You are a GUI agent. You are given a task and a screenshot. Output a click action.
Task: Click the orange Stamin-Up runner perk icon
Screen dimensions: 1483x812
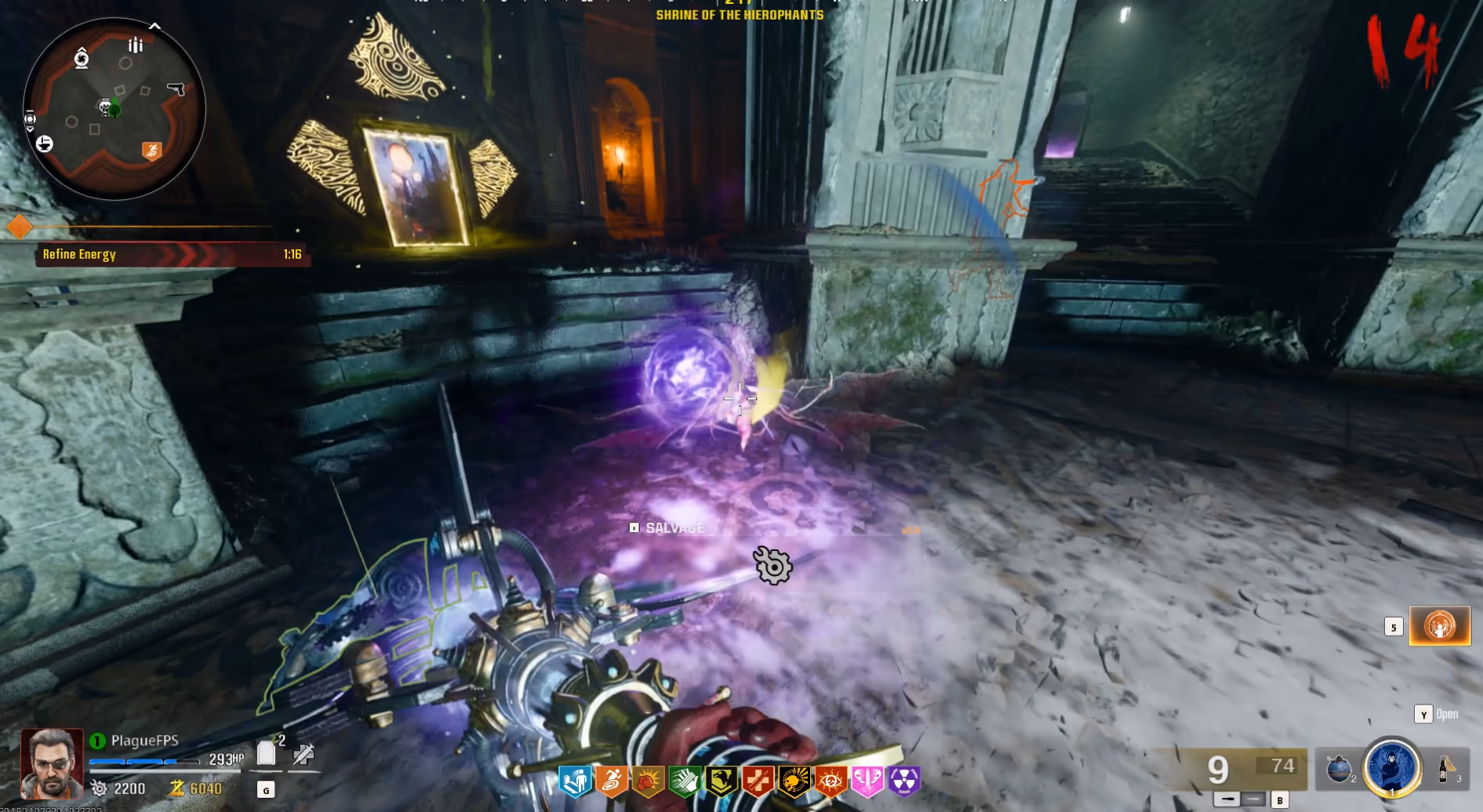(611, 781)
